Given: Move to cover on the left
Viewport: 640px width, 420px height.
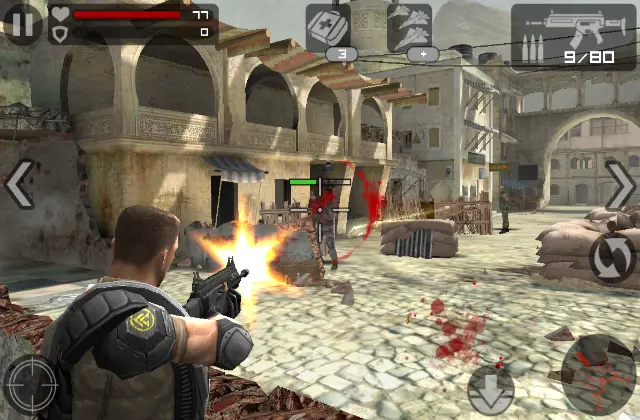Looking at the screenshot, I should tap(19, 184).
